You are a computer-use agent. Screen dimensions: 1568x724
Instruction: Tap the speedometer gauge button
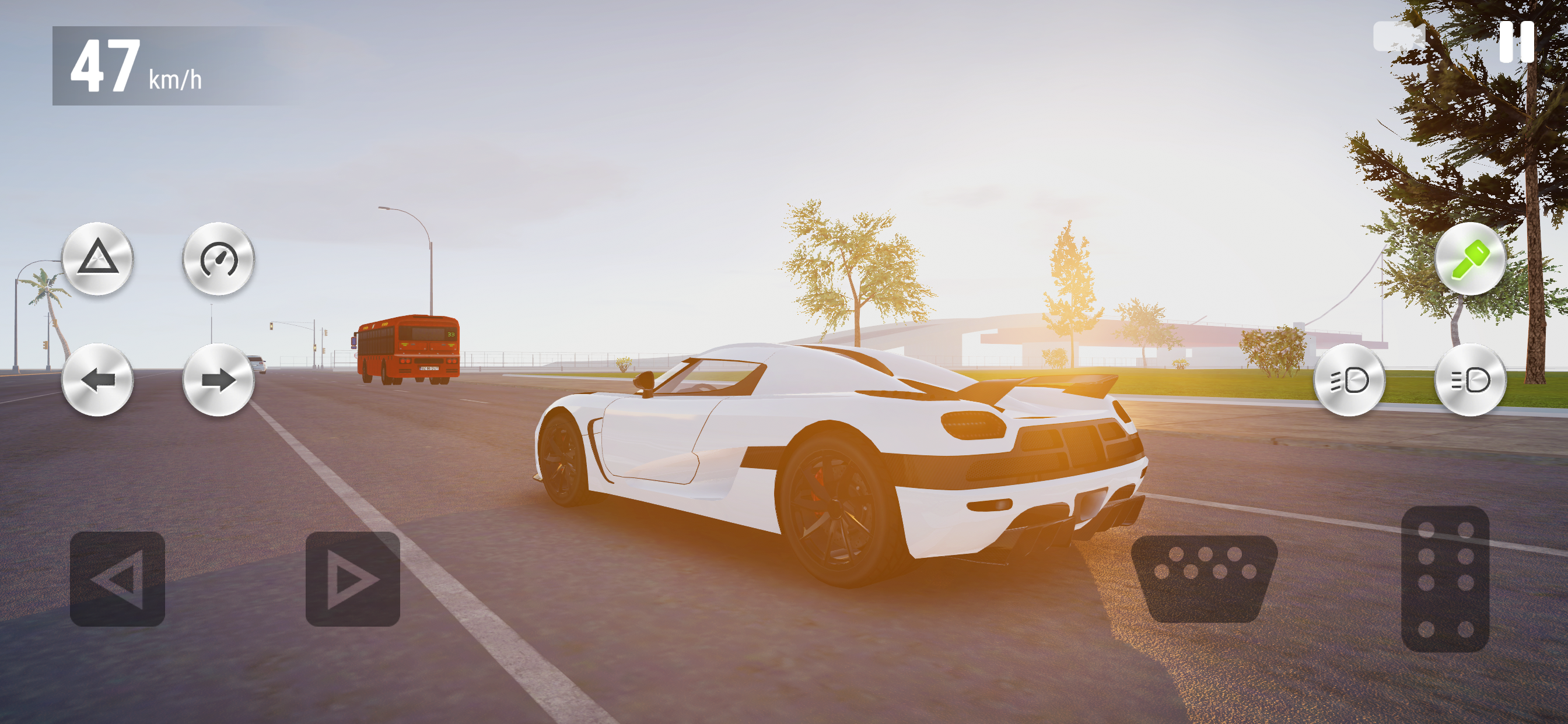pyautogui.click(x=219, y=259)
